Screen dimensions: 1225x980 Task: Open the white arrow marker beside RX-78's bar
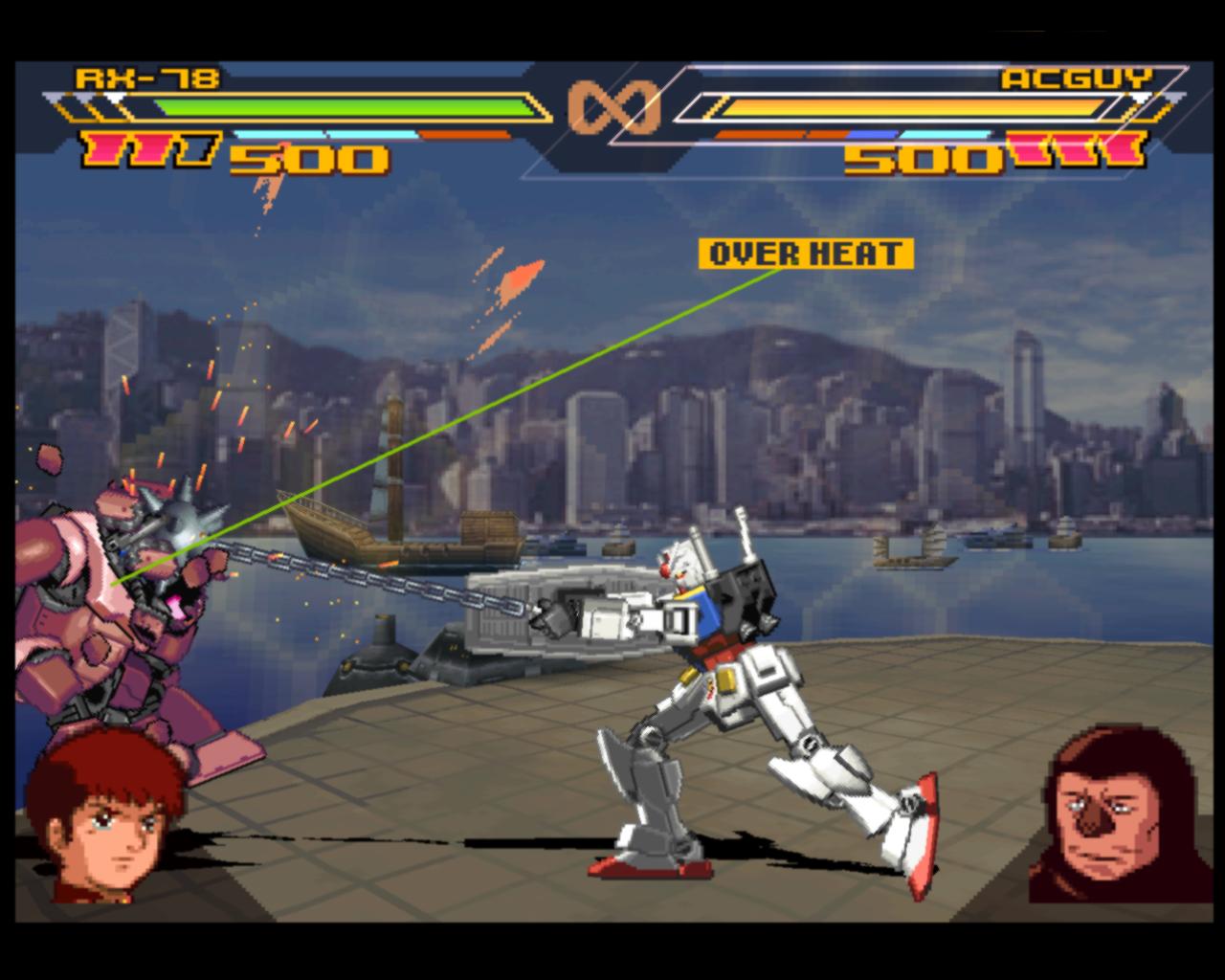pos(115,97)
